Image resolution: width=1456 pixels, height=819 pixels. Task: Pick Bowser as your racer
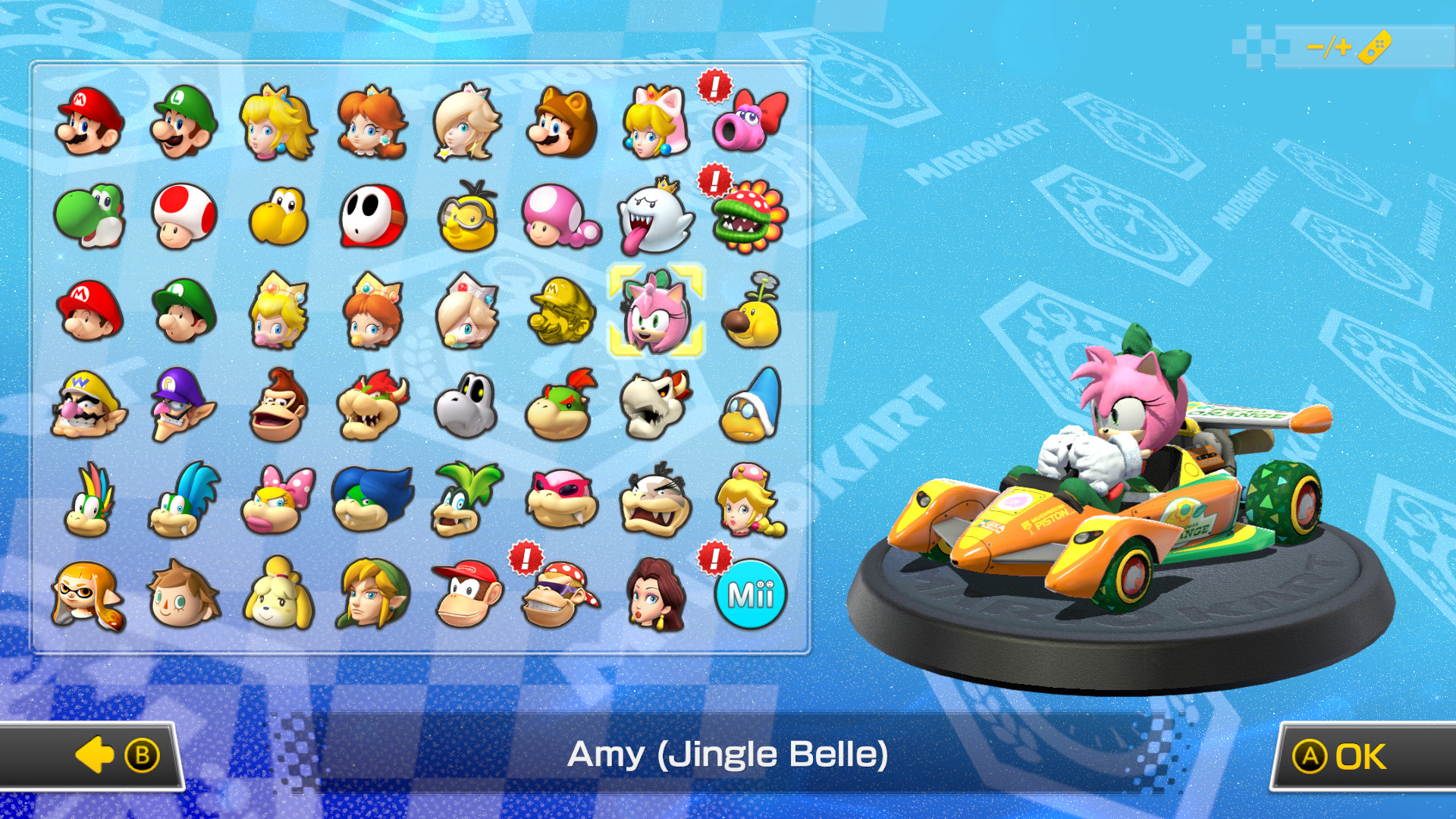pos(371,407)
